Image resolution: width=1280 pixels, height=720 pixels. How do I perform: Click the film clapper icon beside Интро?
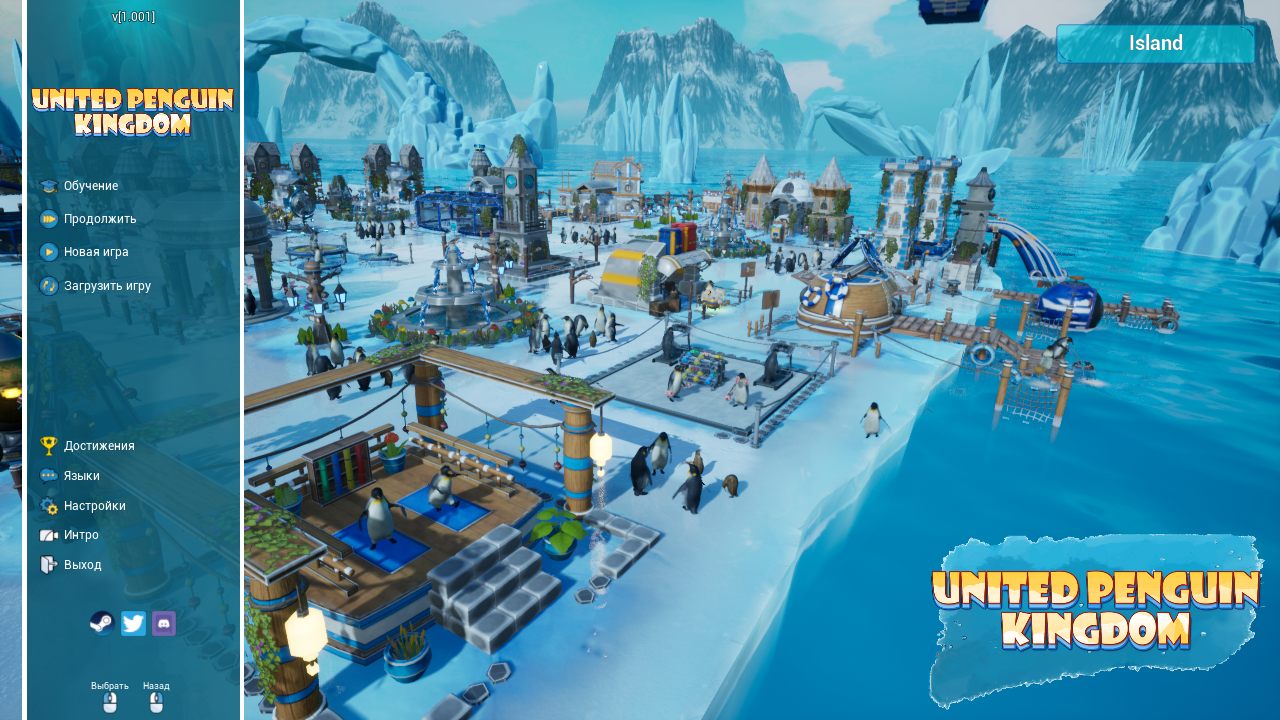[49, 535]
